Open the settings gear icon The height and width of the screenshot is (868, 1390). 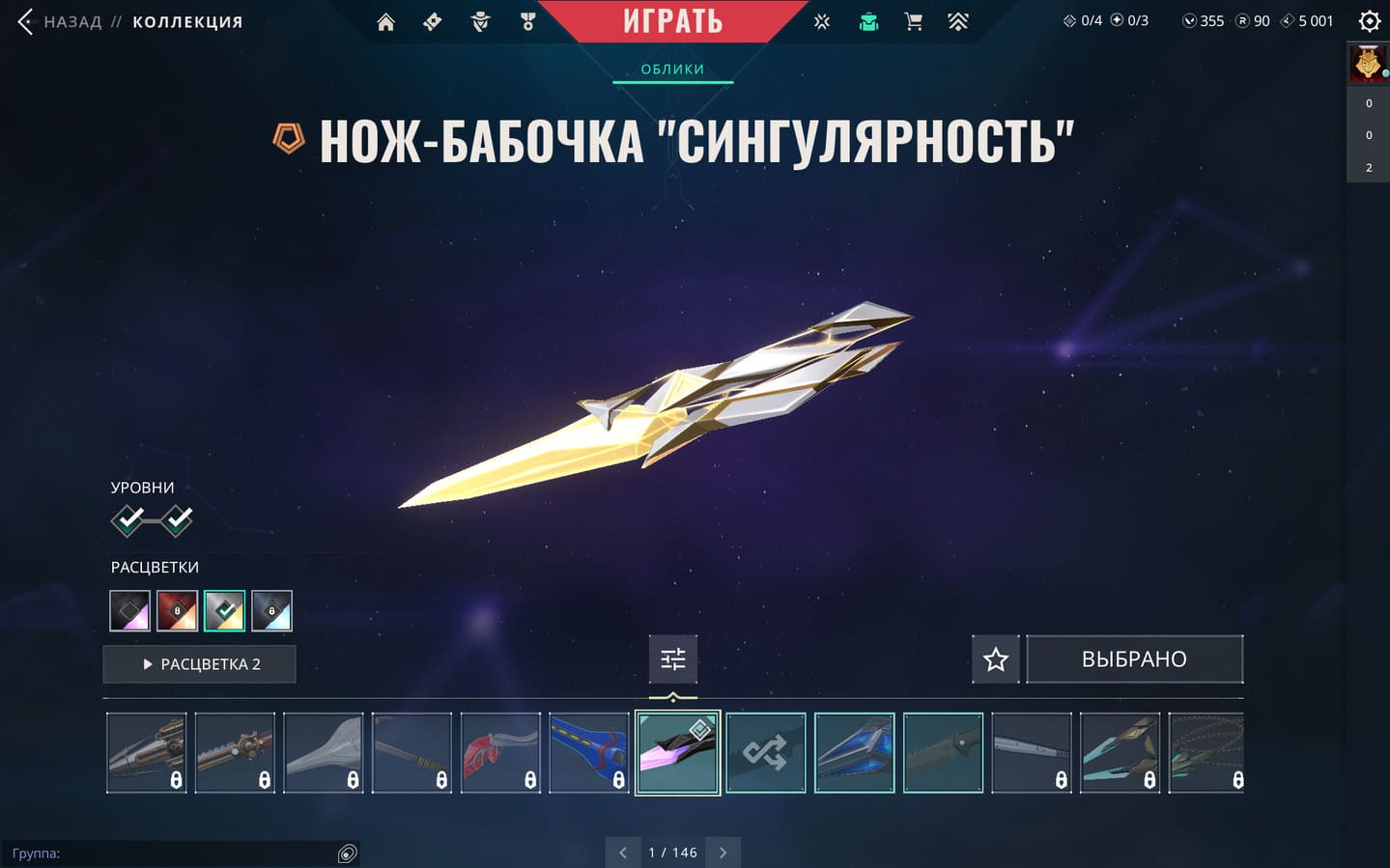(1369, 21)
